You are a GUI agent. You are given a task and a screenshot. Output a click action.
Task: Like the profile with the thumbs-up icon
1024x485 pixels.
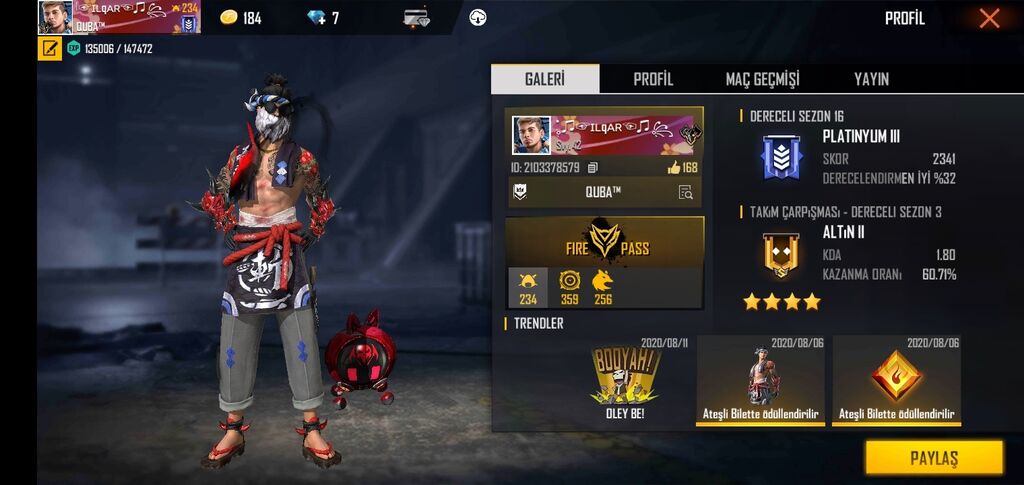(x=674, y=167)
